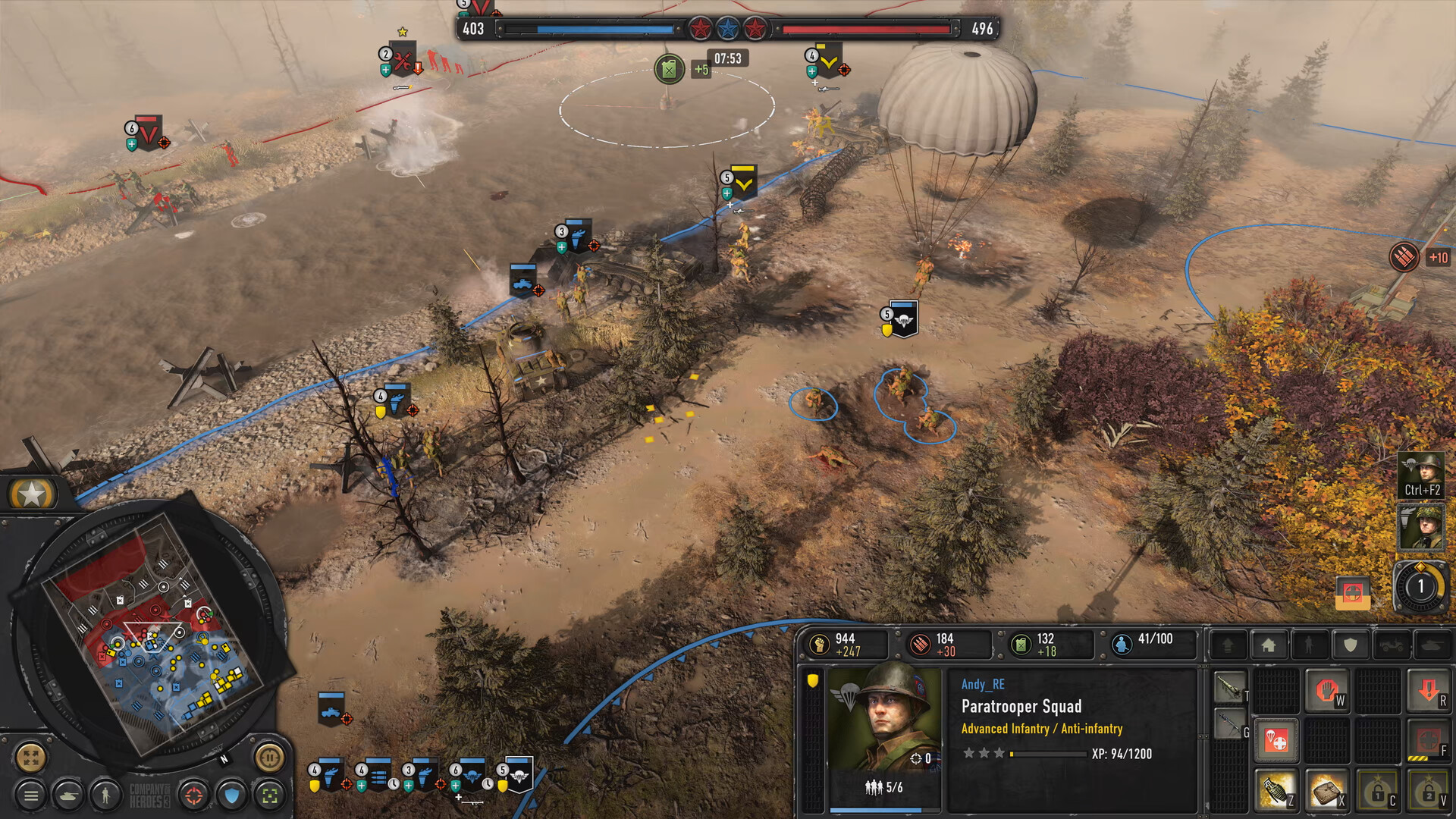
Task: Select the satchel charge ability
Action: click(1327, 789)
